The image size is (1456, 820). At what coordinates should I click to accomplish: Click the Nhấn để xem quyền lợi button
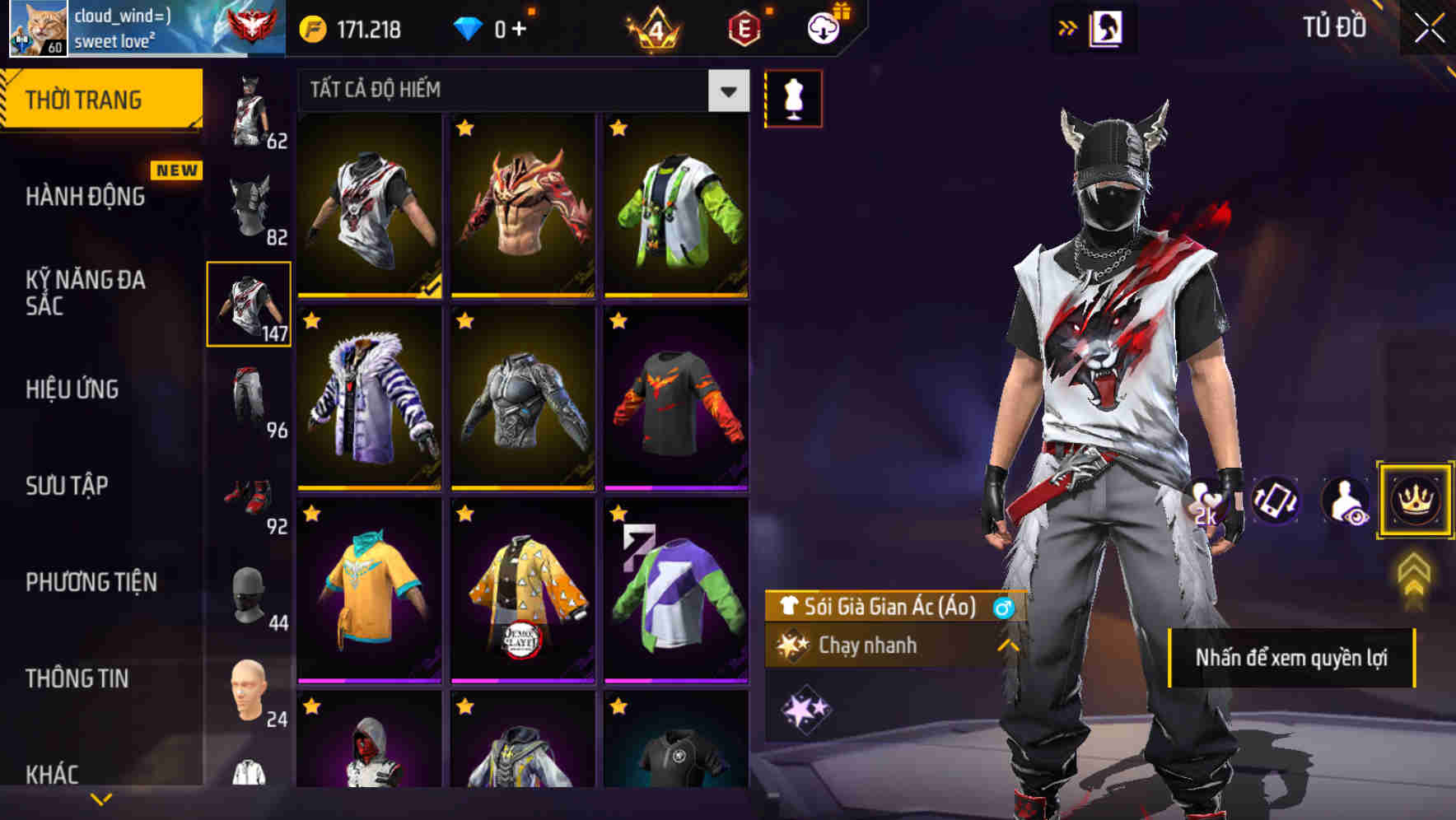pyautogui.click(x=1293, y=657)
